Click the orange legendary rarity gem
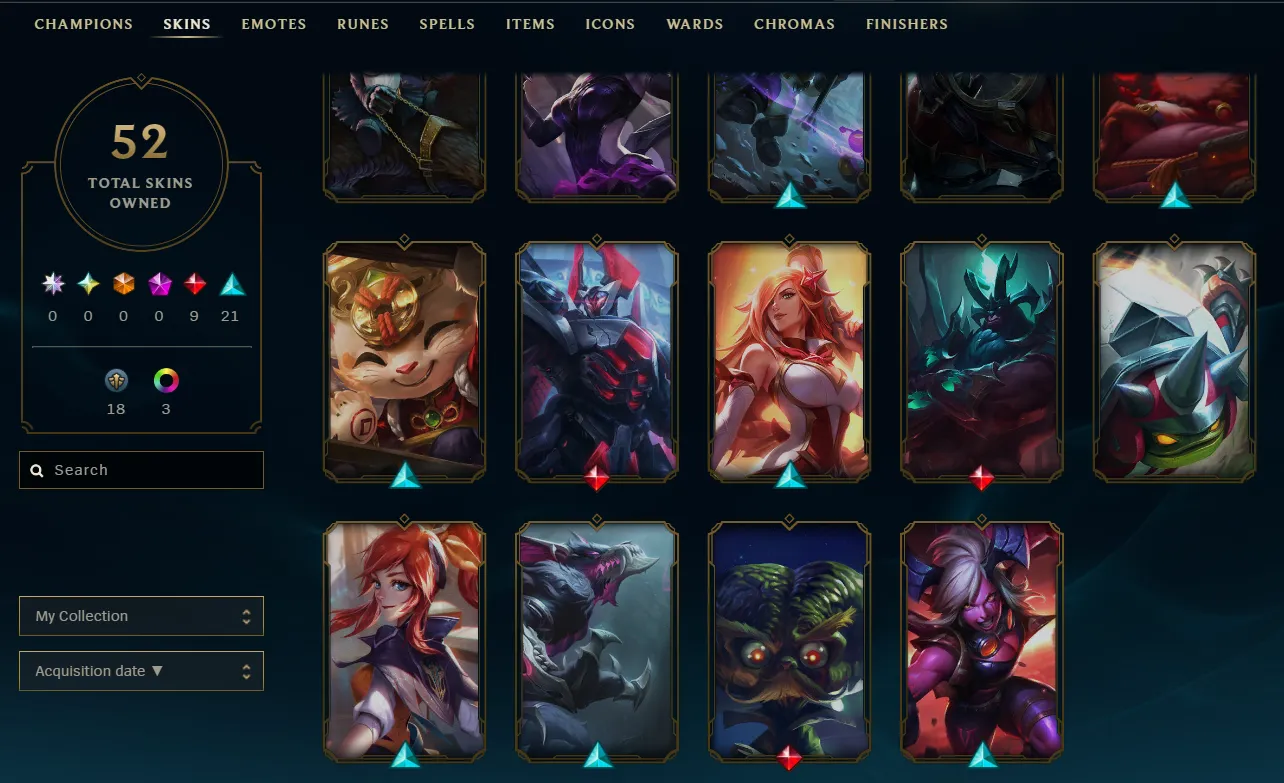Screen dimensions: 1284x783 pyautogui.click(x=123, y=283)
